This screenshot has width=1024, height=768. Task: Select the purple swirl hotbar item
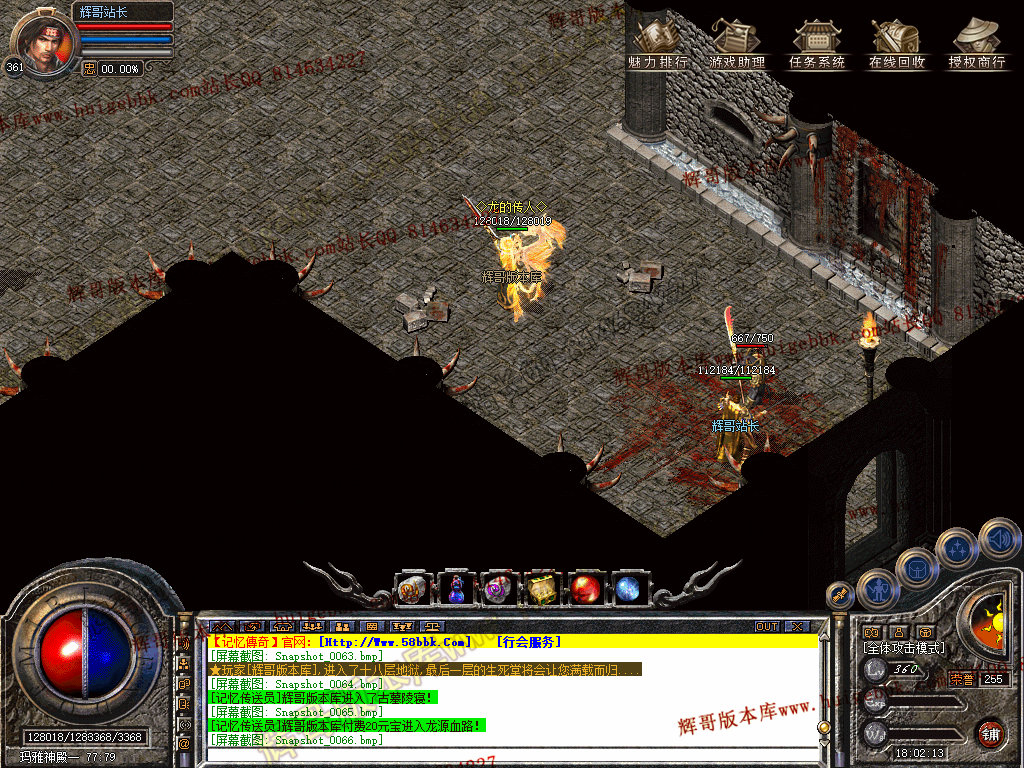(x=498, y=589)
